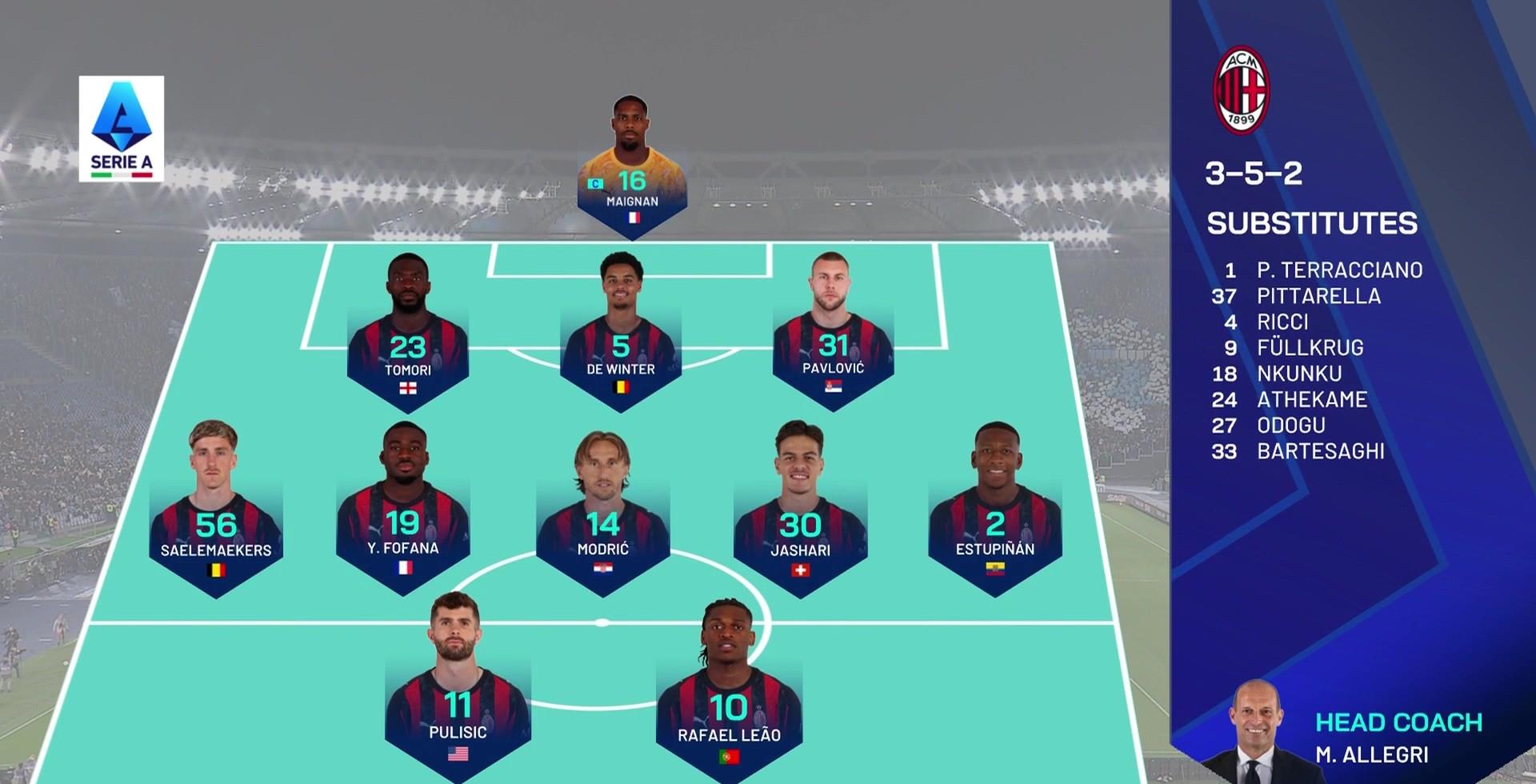The width and height of the screenshot is (1536, 784).
Task: Select Estupiñán's player card
Action: coord(995,512)
